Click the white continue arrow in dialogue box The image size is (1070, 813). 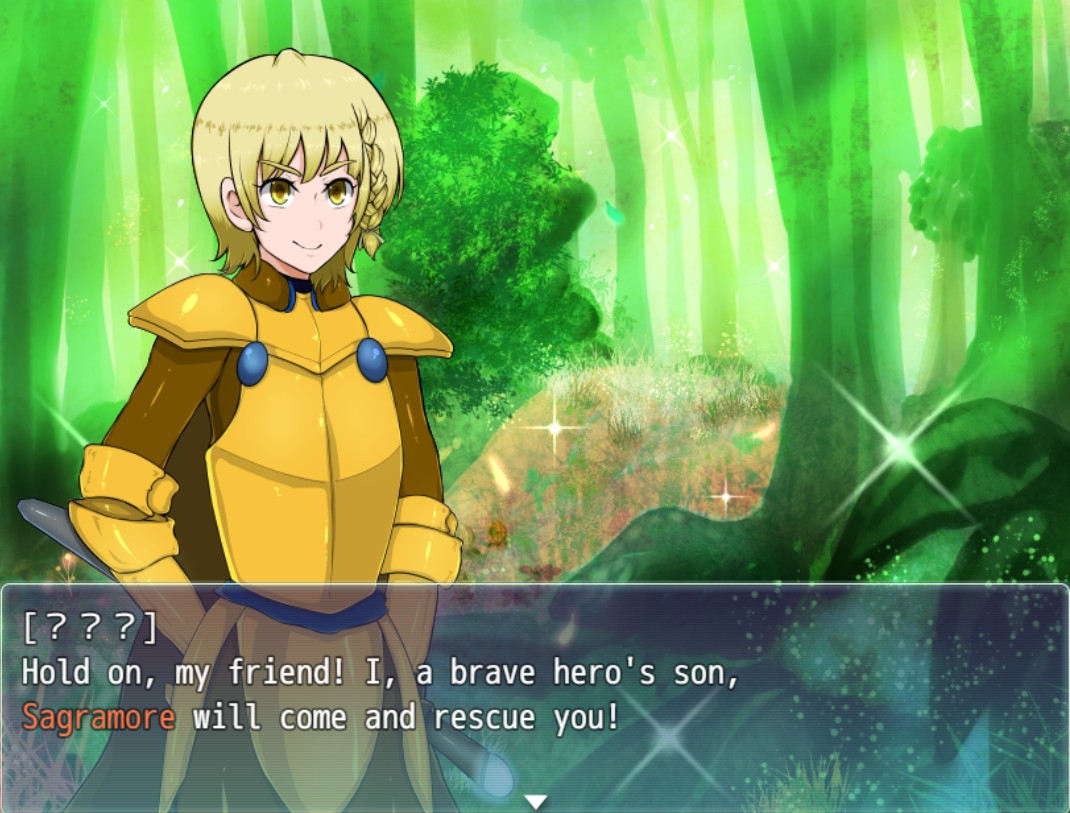click(x=536, y=801)
